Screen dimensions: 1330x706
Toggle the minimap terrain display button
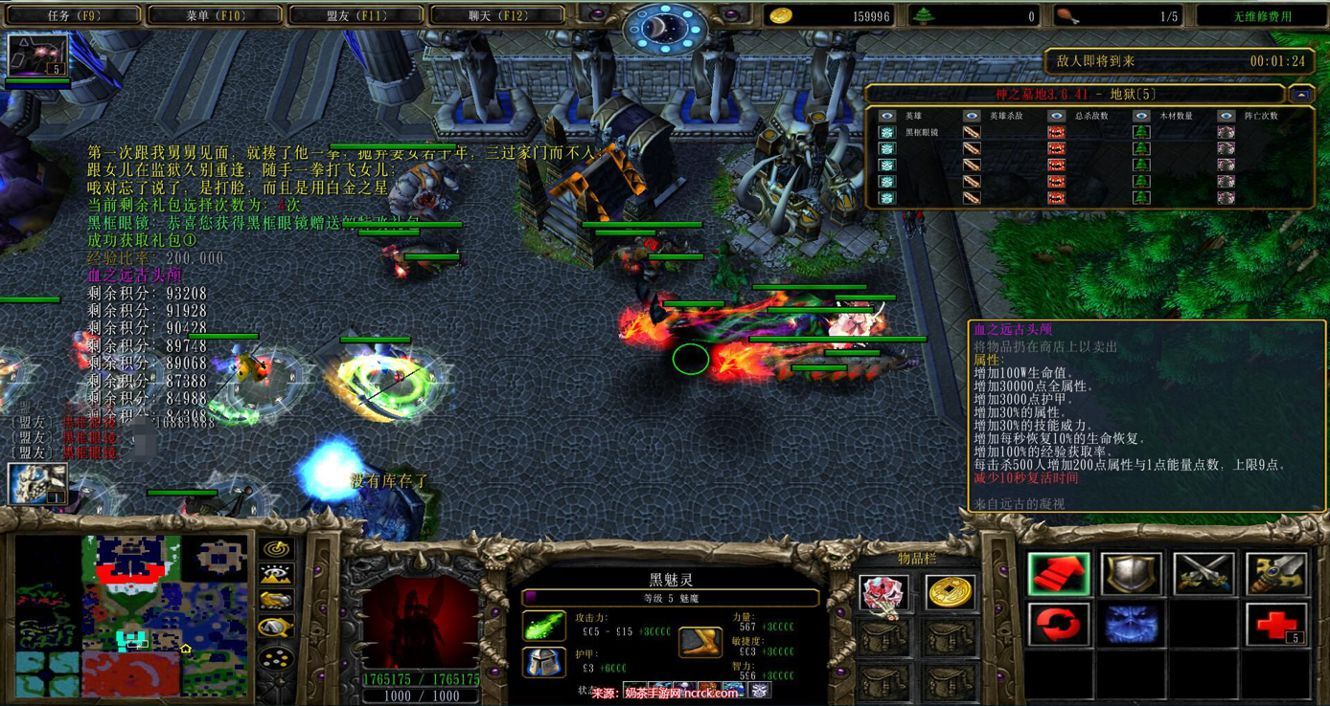[x=275, y=575]
